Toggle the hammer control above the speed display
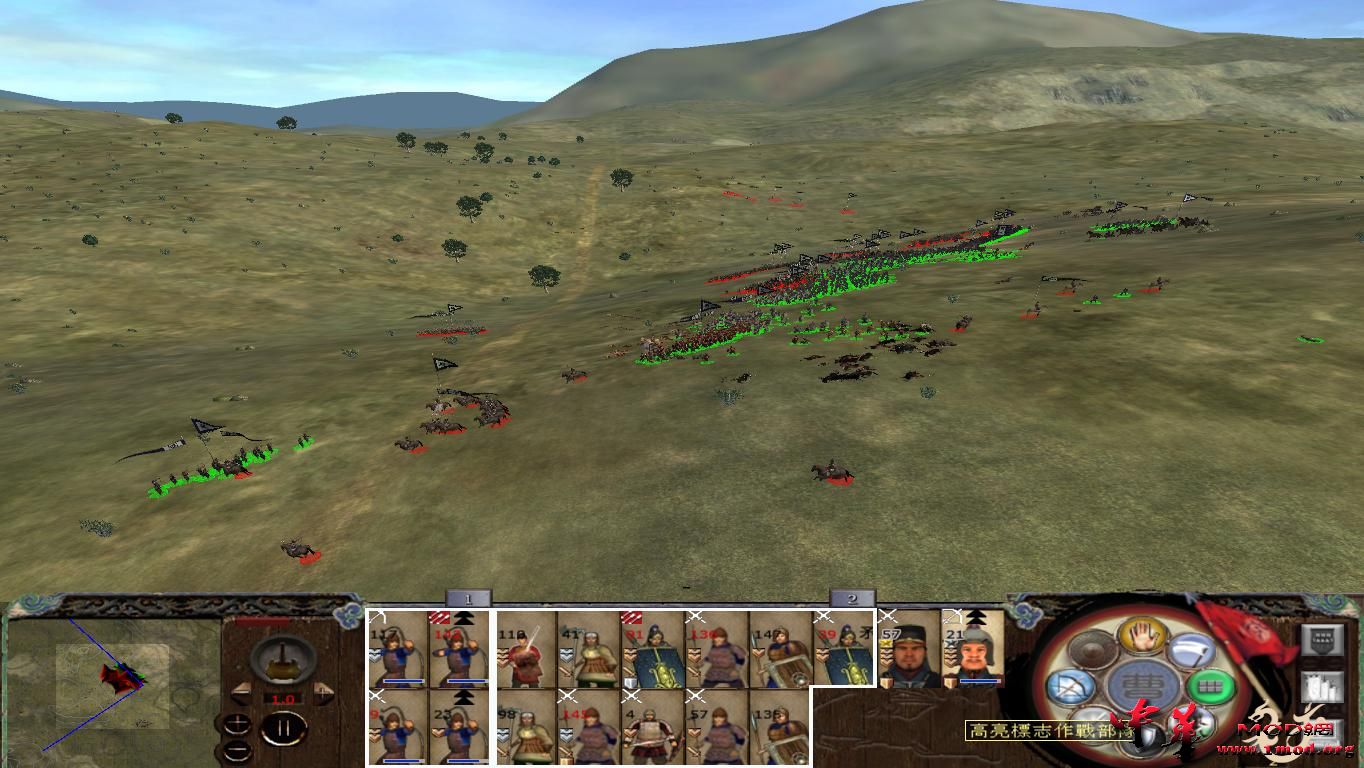Viewport: 1364px width, 768px height. (283, 661)
